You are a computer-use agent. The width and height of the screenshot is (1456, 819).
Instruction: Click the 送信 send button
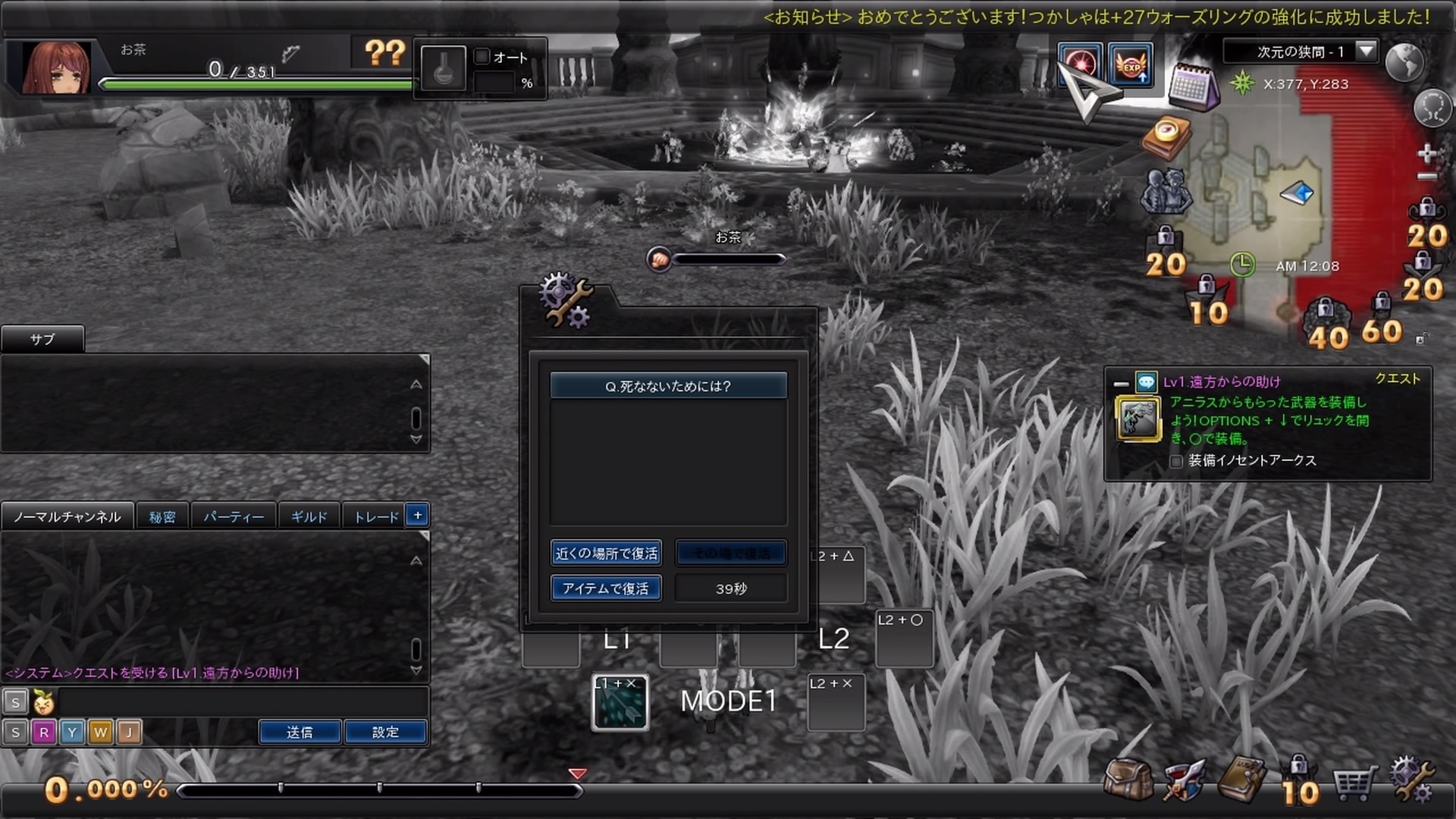(300, 733)
